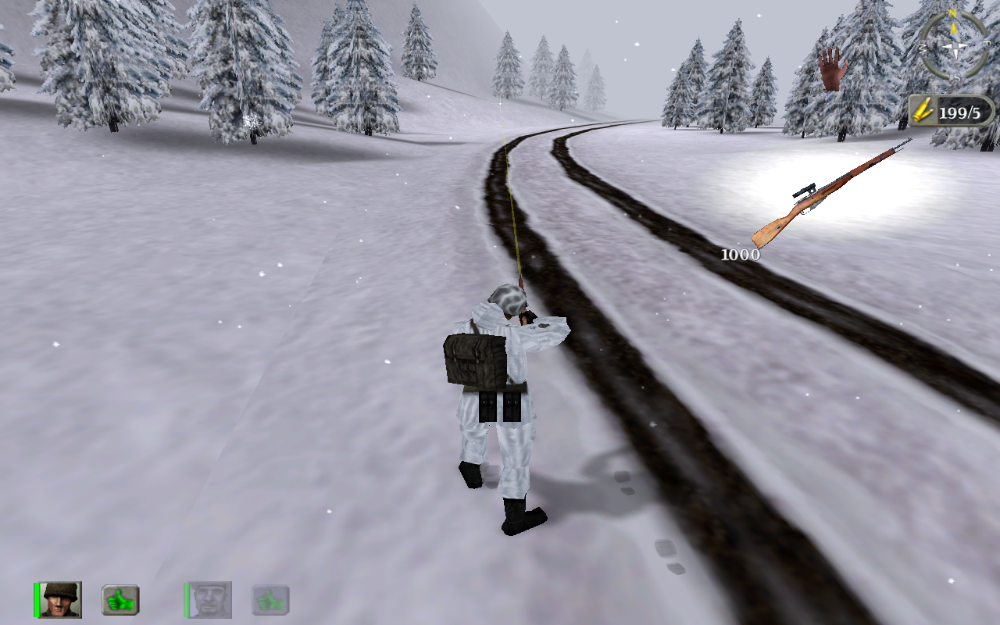The height and width of the screenshot is (625, 1000).
Task: Click the bright green thumbs-up button
Action: tap(120, 600)
